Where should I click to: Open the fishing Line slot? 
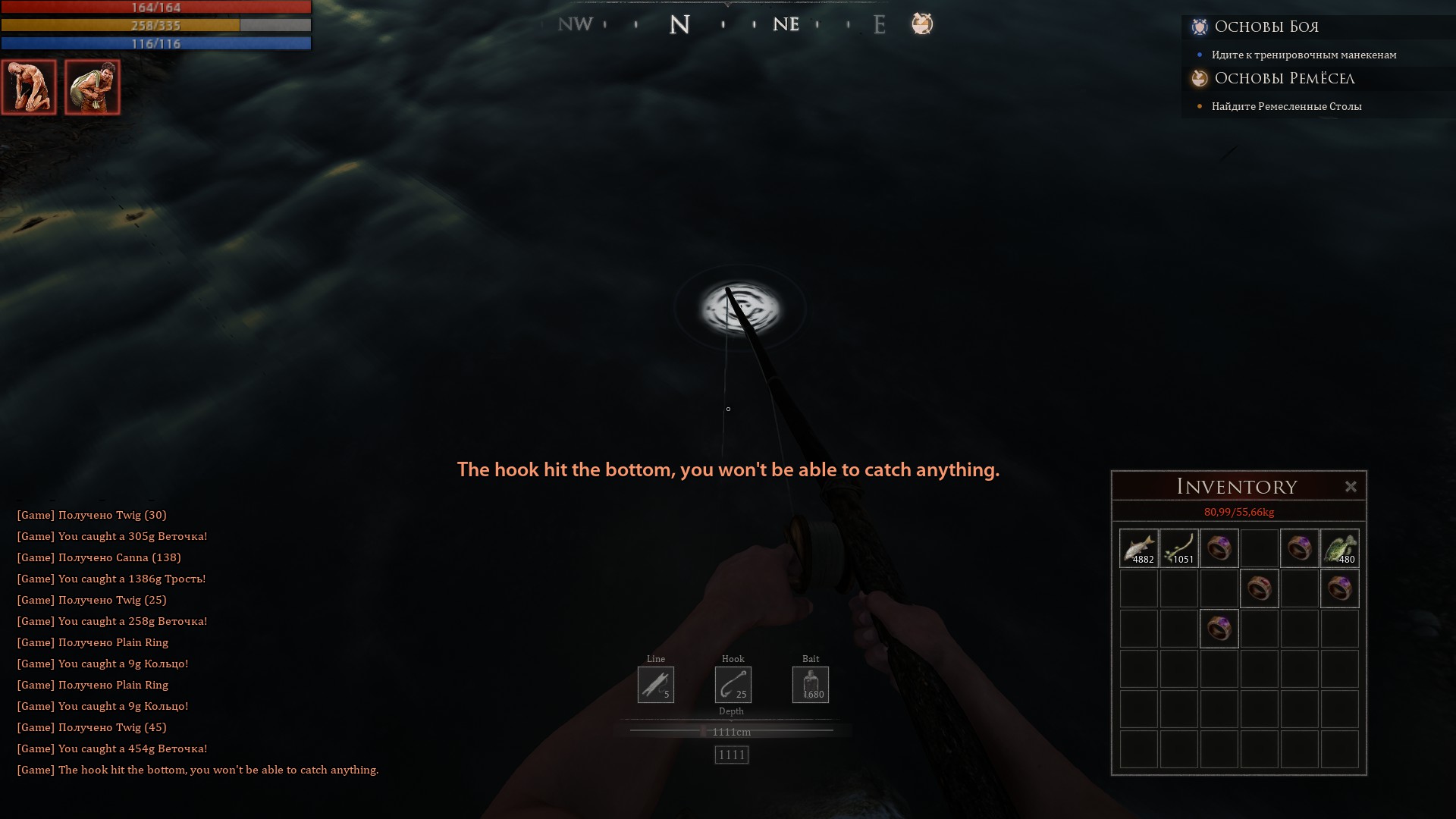click(656, 685)
